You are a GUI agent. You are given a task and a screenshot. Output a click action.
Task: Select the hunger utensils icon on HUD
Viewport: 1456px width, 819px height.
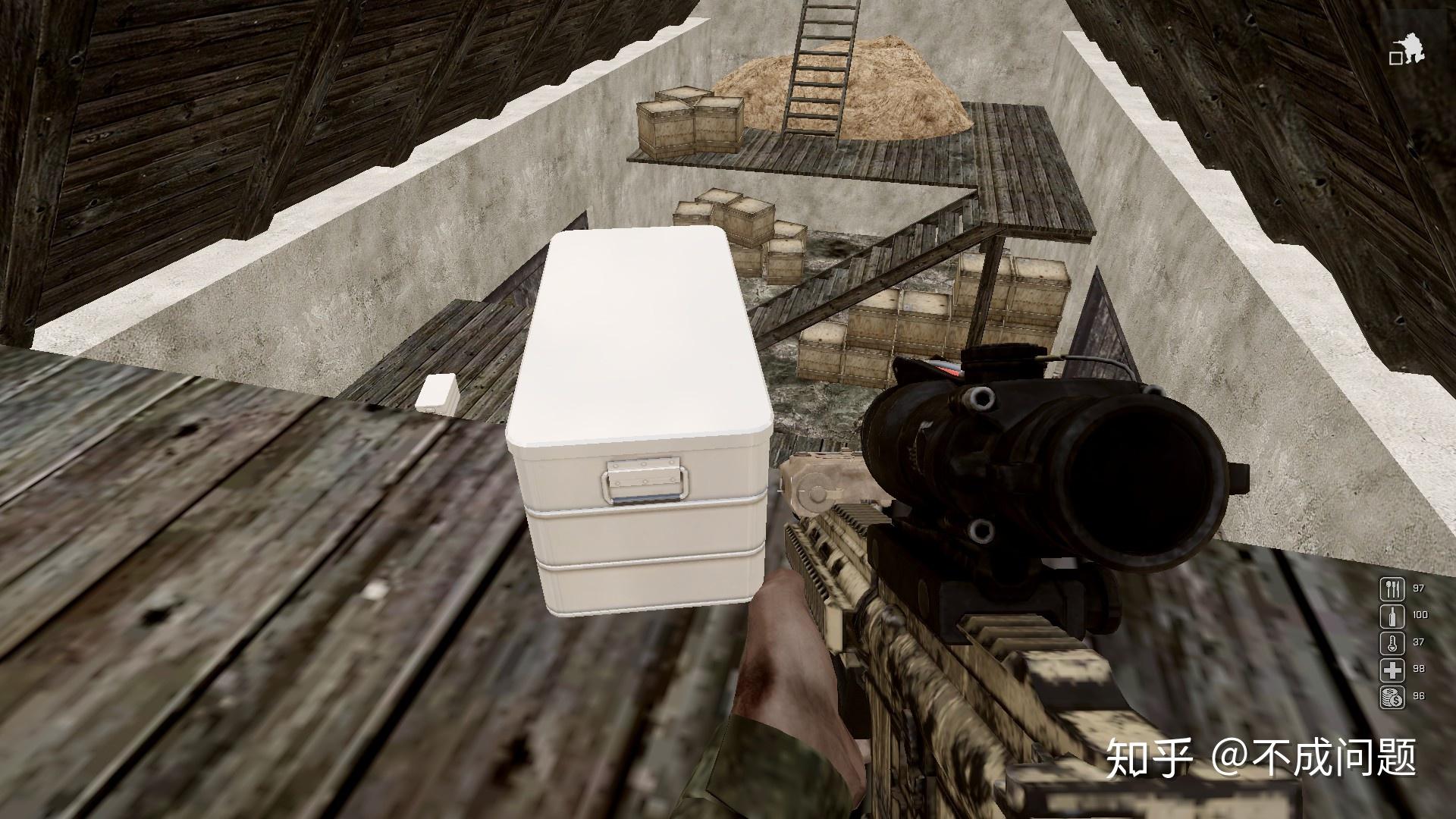point(1392,588)
